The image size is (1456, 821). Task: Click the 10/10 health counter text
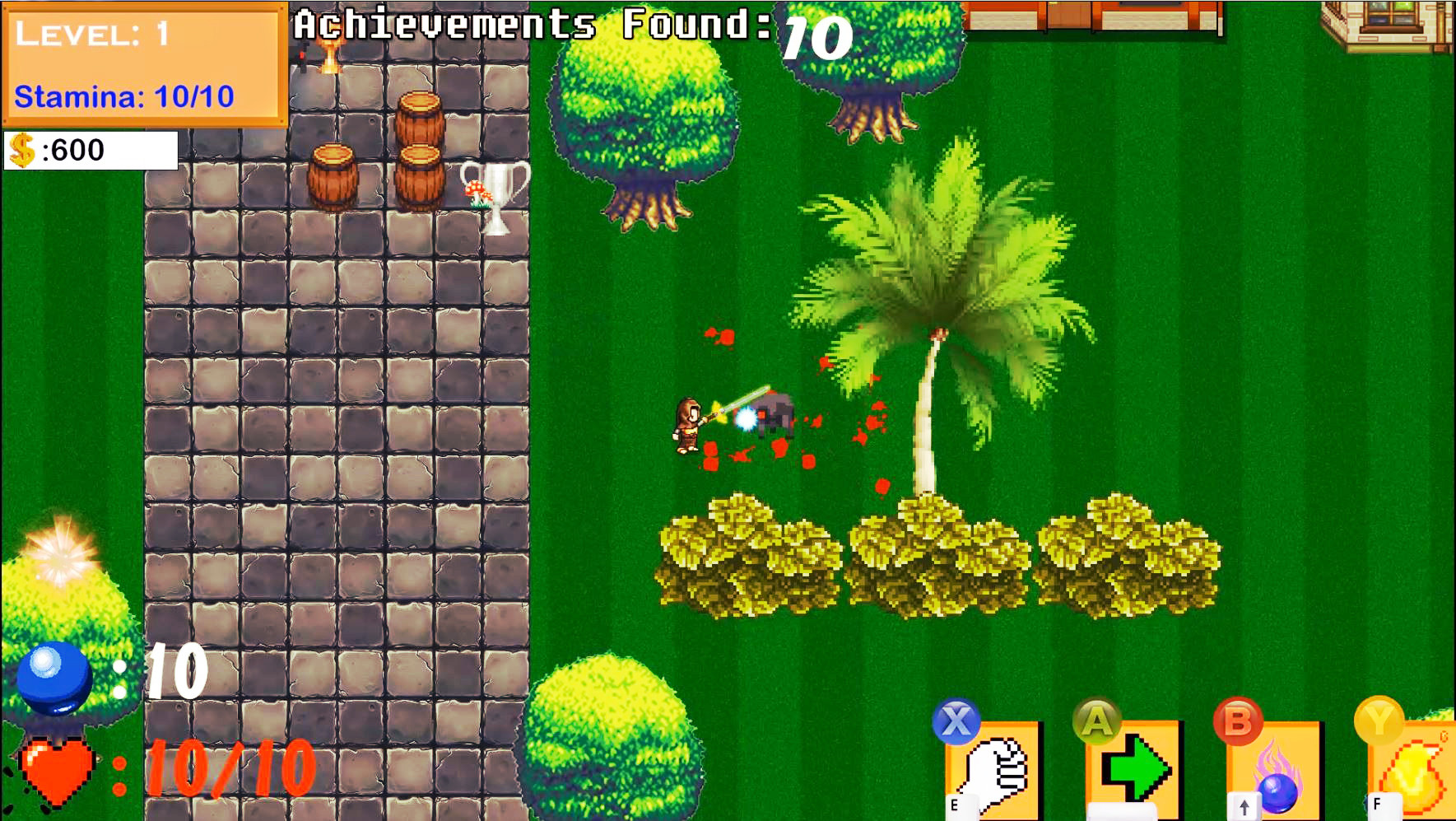[226, 772]
